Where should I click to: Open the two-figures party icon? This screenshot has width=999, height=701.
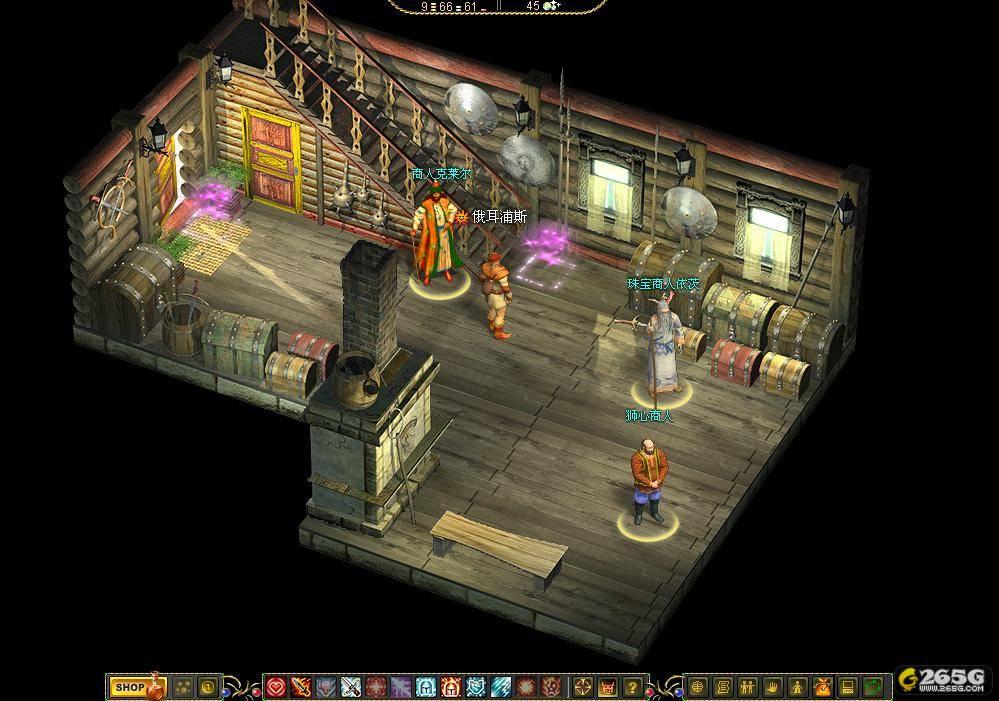coord(748,687)
